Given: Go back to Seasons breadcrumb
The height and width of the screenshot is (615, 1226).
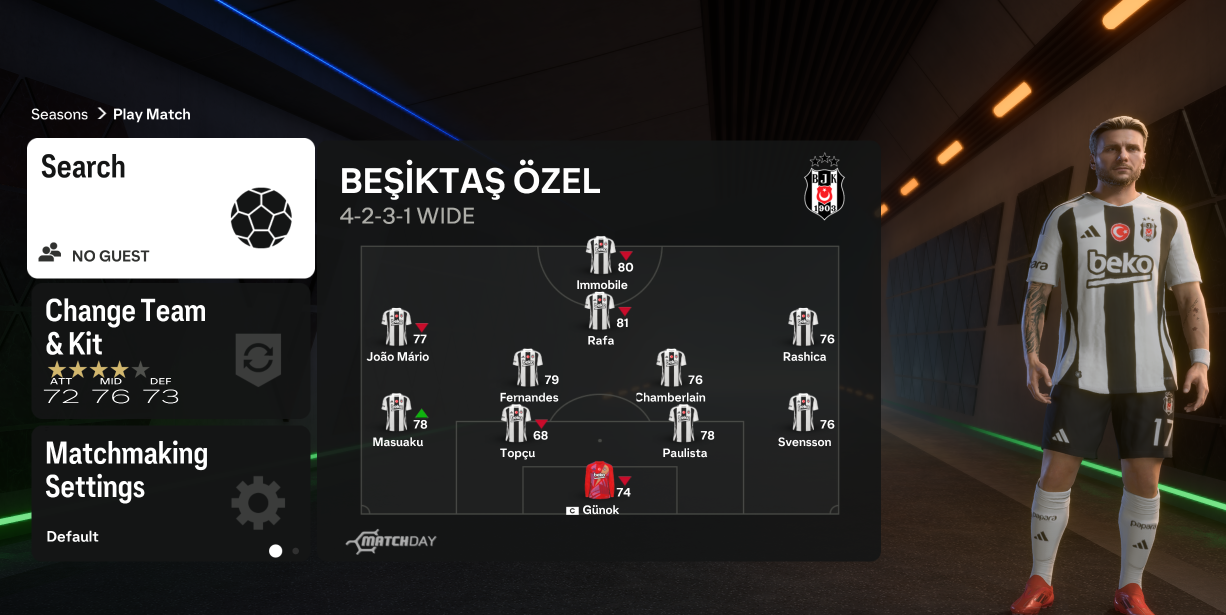Looking at the screenshot, I should 59,114.
